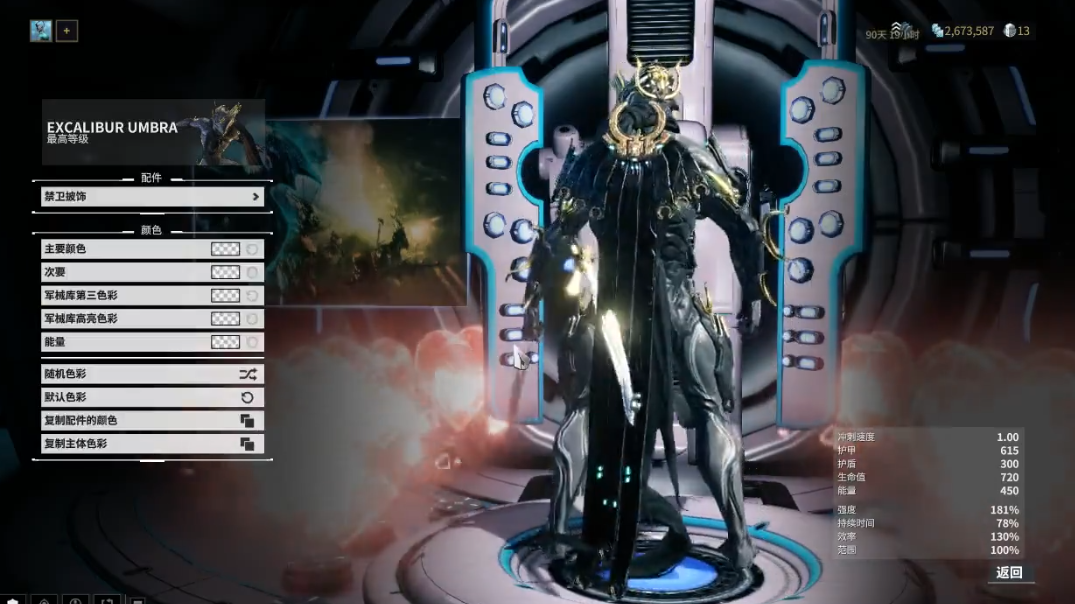Image resolution: width=1075 pixels, height=604 pixels.
Task: Set the 能量 energy color swatch
Action: coord(225,342)
